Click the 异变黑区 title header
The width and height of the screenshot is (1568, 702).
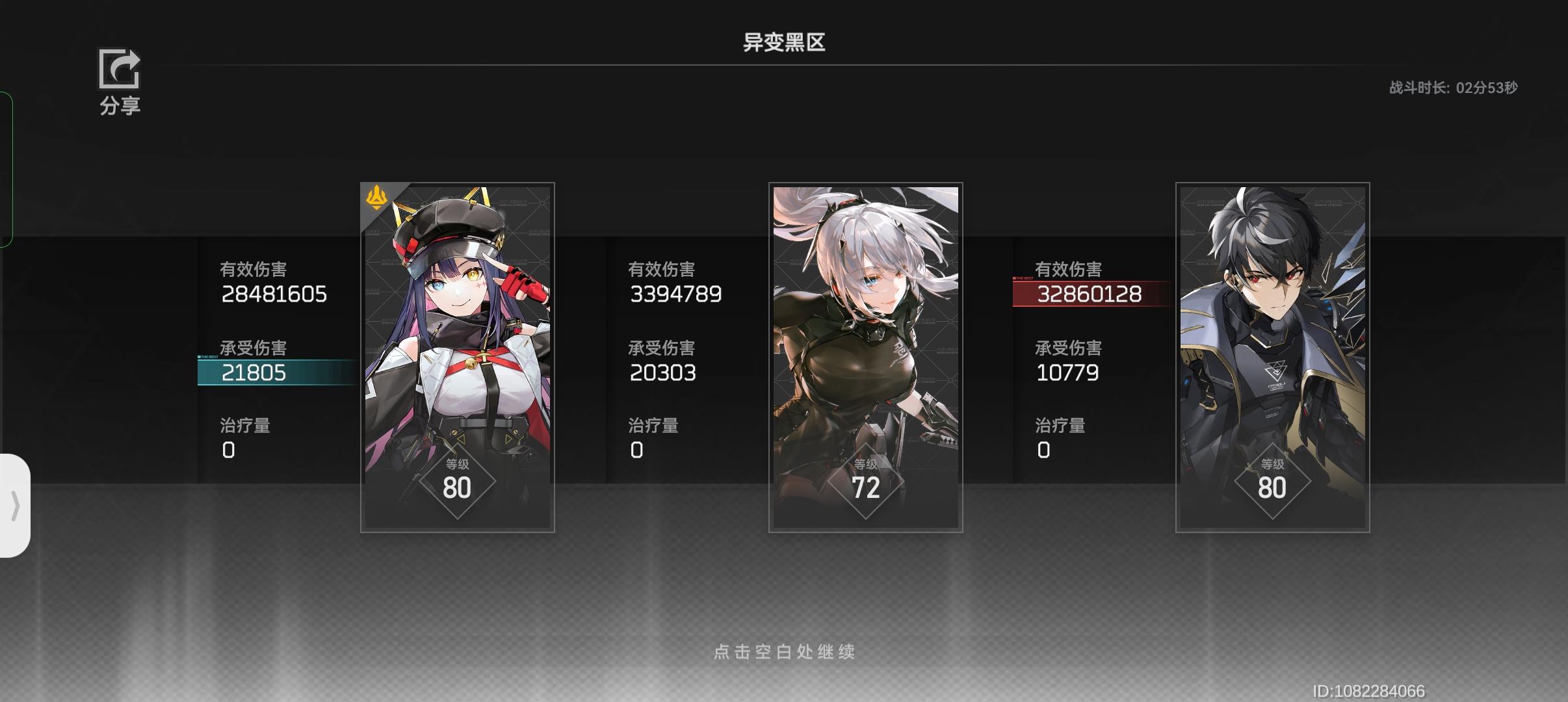coord(783,42)
